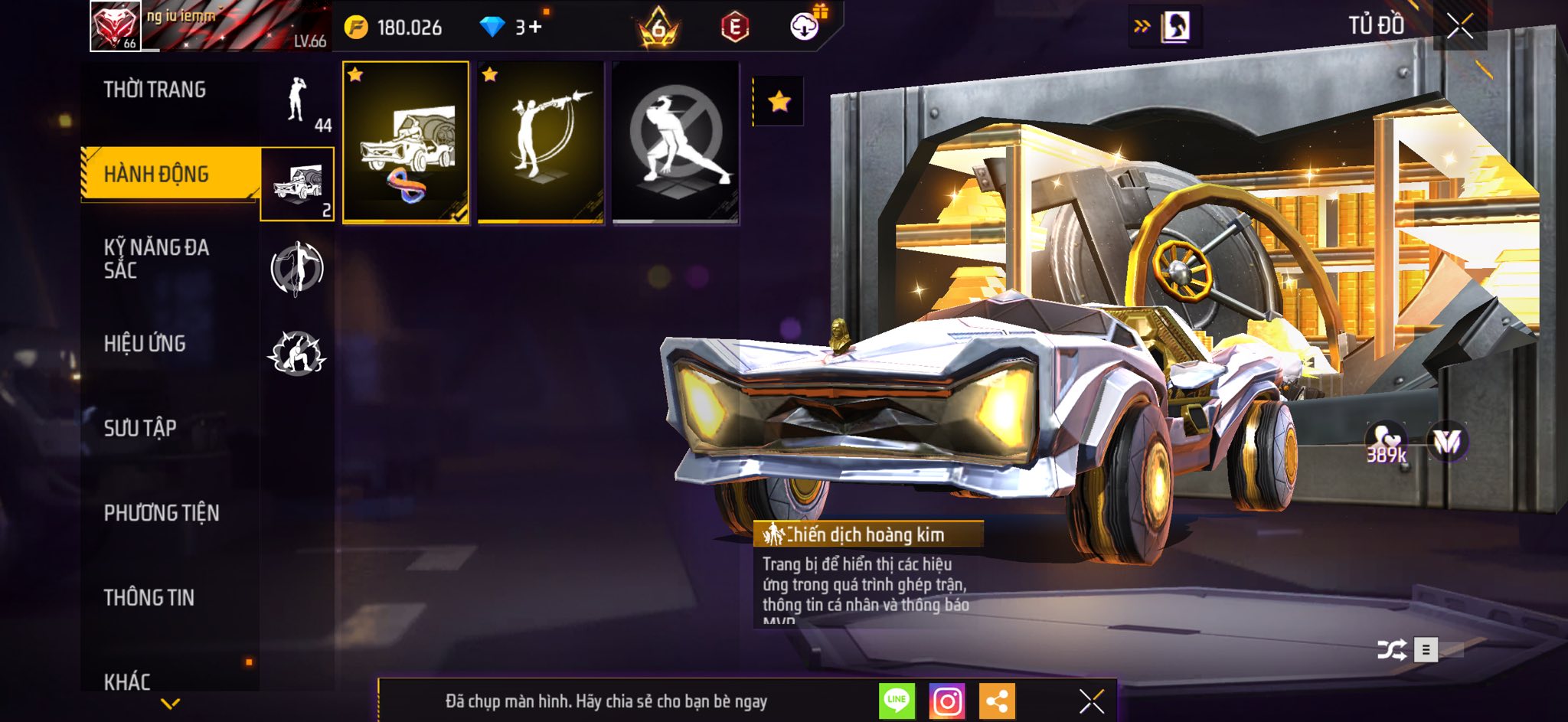Open the orange share options button
Viewport: 1568px width, 722px height.
point(997,701)
